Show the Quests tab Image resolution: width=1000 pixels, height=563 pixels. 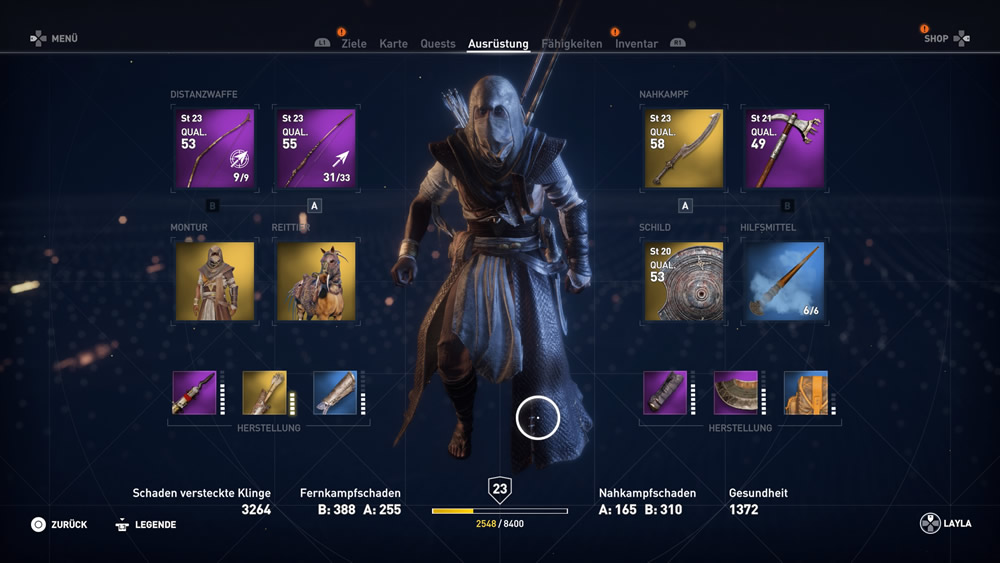(x=438, y=44)
